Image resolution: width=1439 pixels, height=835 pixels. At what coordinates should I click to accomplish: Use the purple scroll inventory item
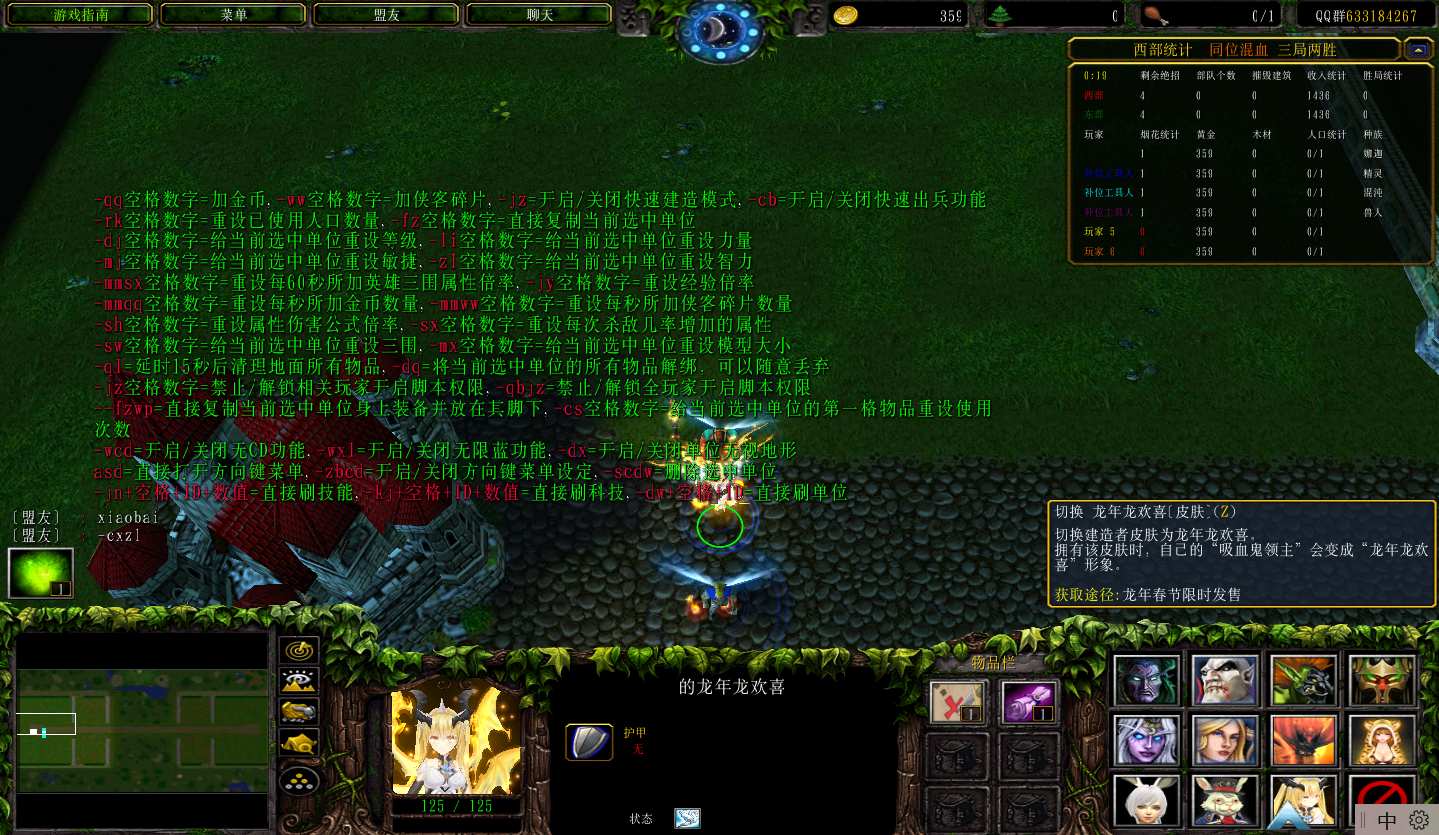[x=1028, y=702]
